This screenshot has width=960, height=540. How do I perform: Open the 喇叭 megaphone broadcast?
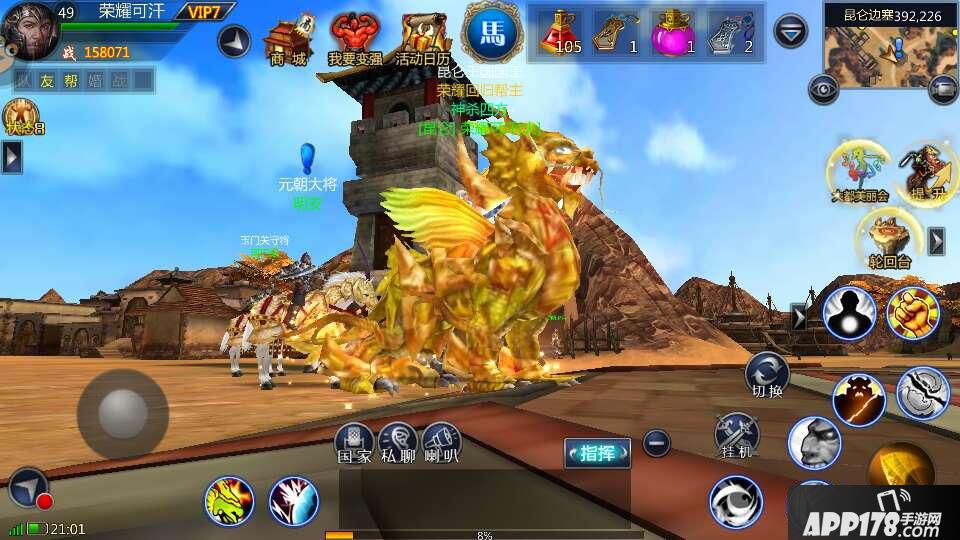[441, 442]
